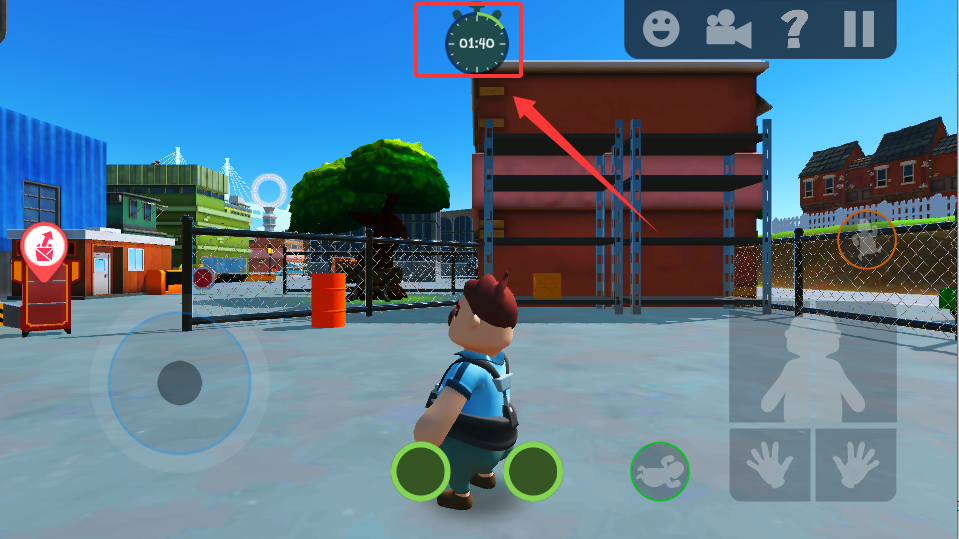Tap the character body silhouette button

pyautogui.click(x=812, y=369)
